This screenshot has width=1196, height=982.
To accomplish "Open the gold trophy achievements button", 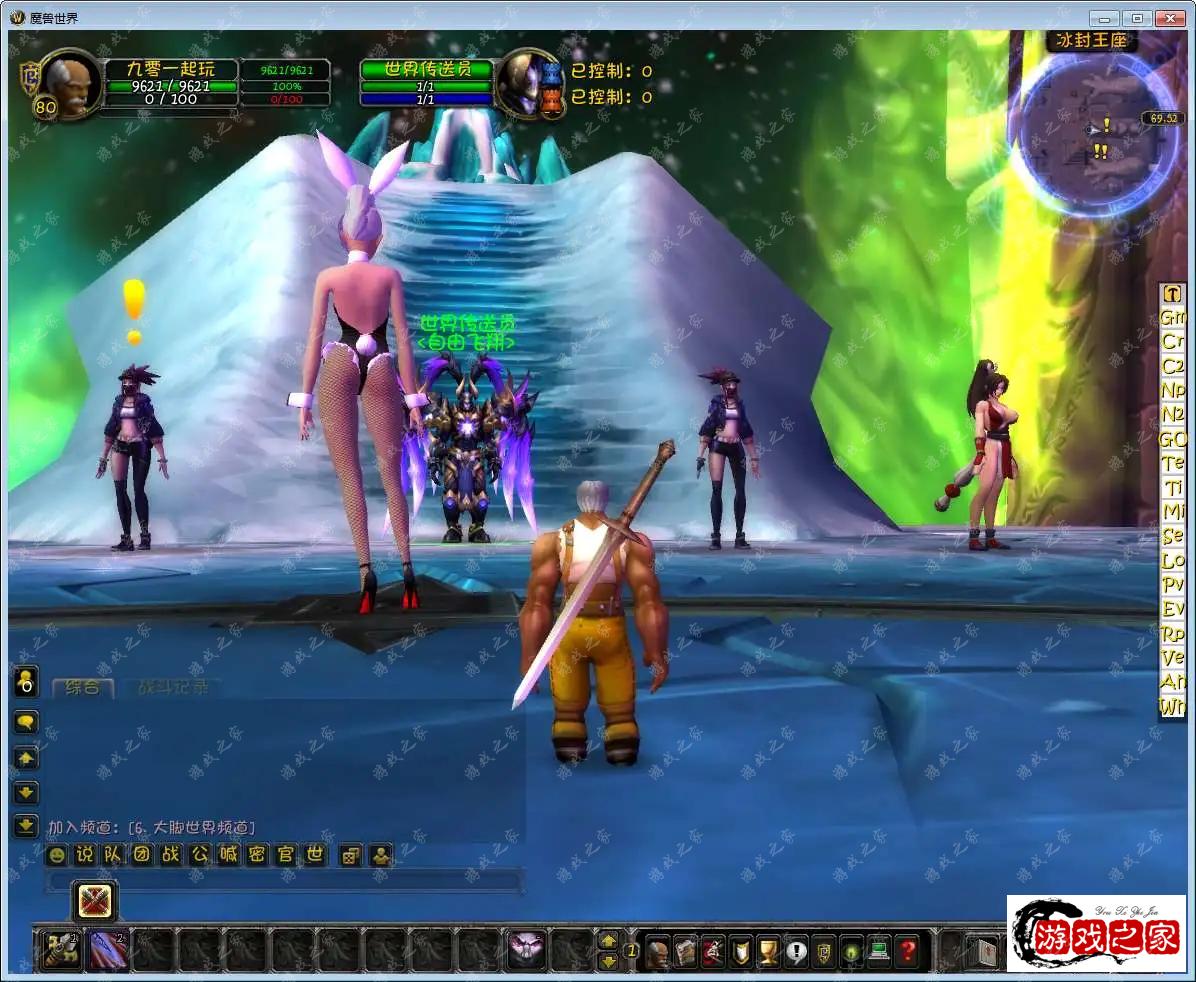I will [x=768, y=950].
